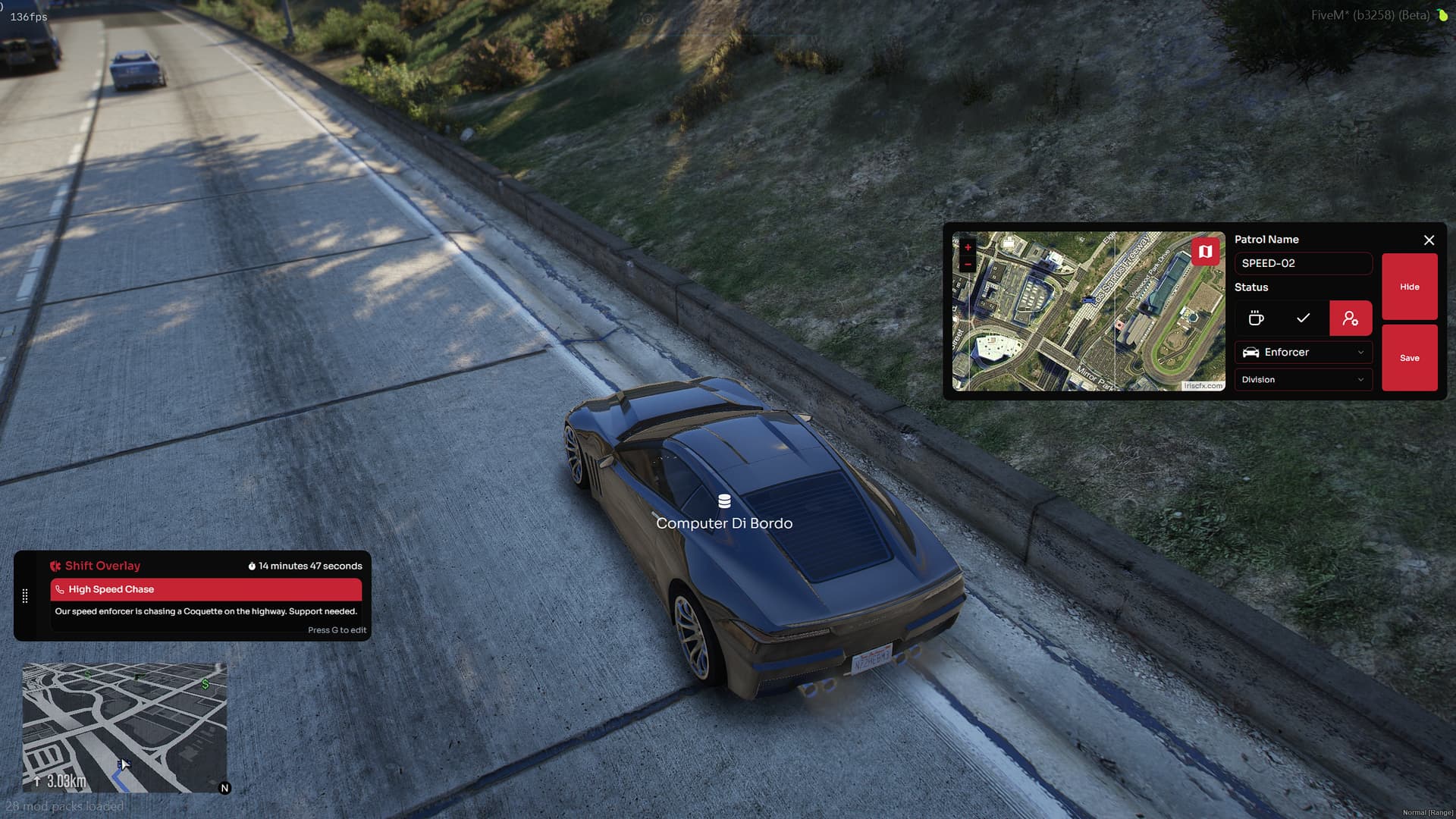The height and width of the screenshot is (819, 1456).
Task: Expand the Division dropdown
Action: [x=1302, y=379]
